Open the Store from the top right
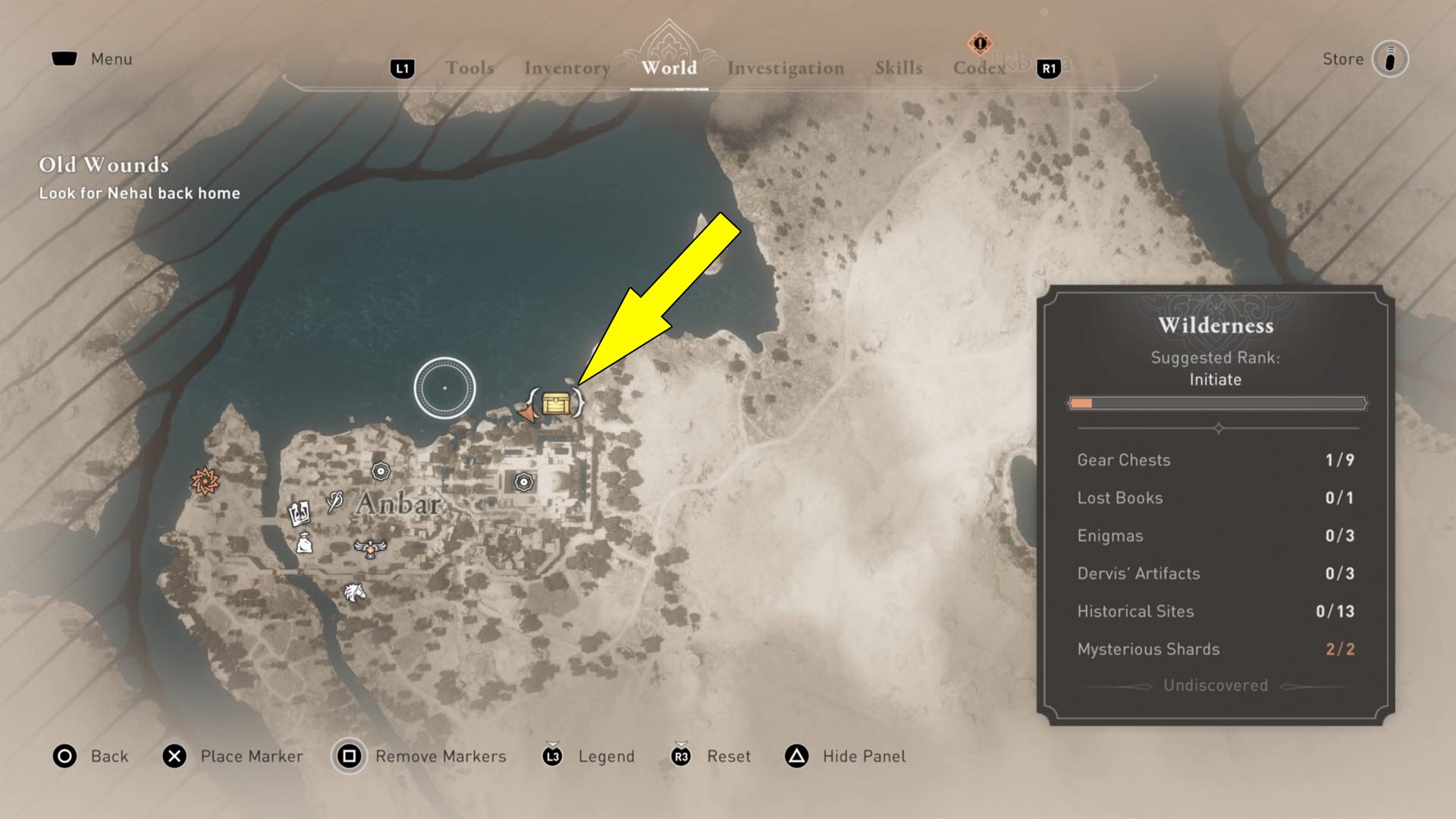Viewport: 1456px width, 819px height. [1342, 58]
